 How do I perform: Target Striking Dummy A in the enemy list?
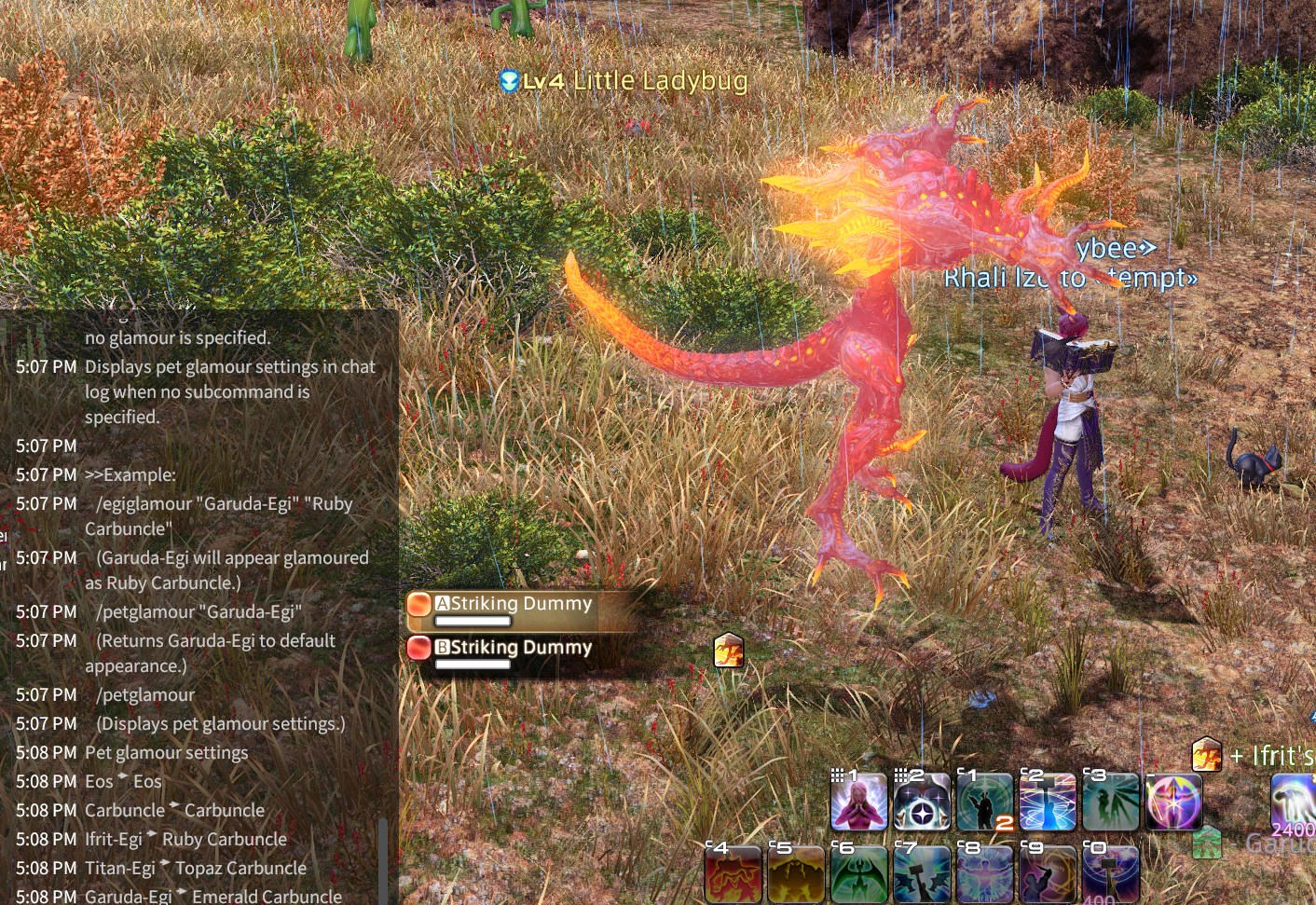(513, 604)
